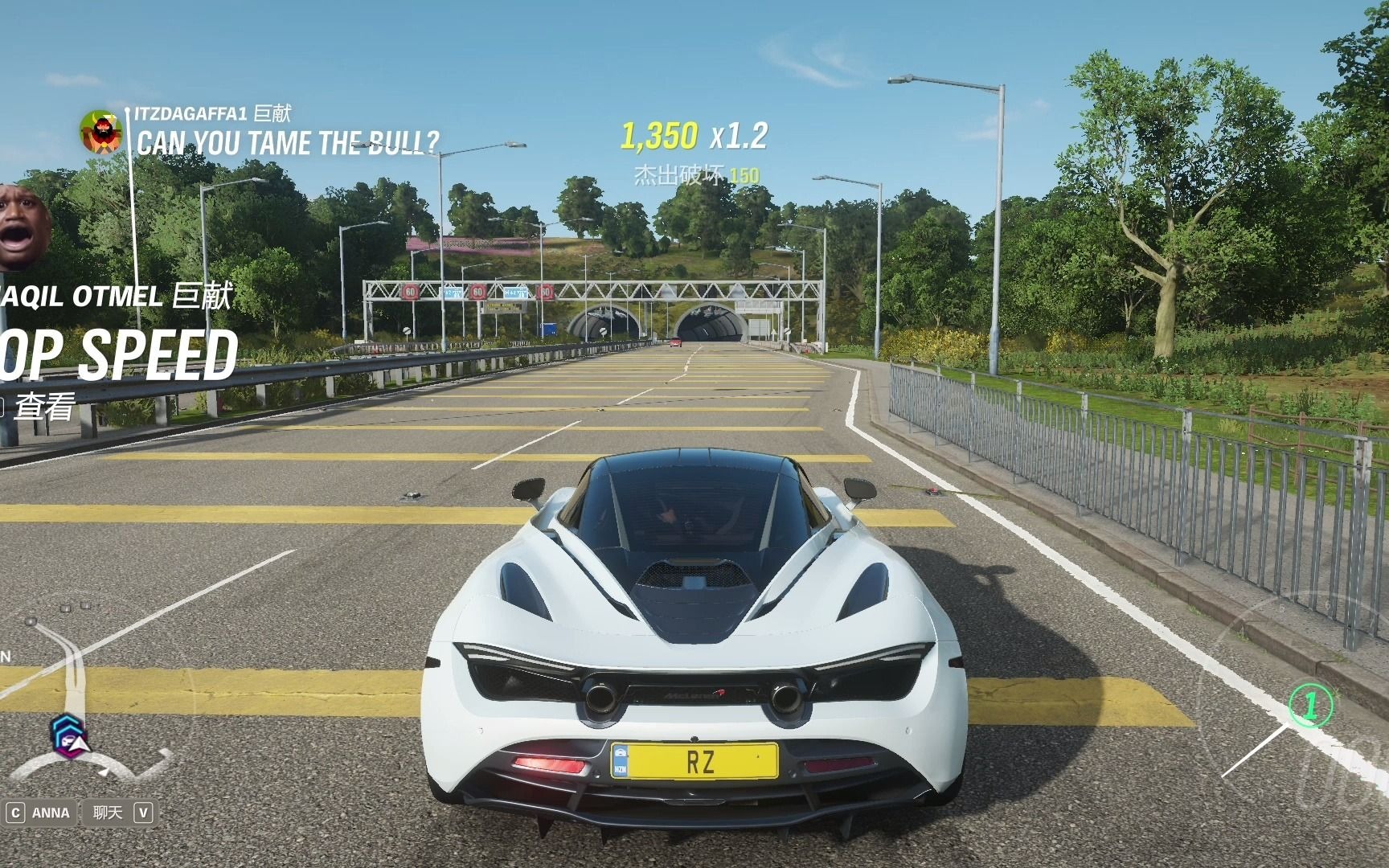1389x868 pixels.
Task: Click AQIL OTMEL's shouting face avatar
Action: click(x=23, y=227)
